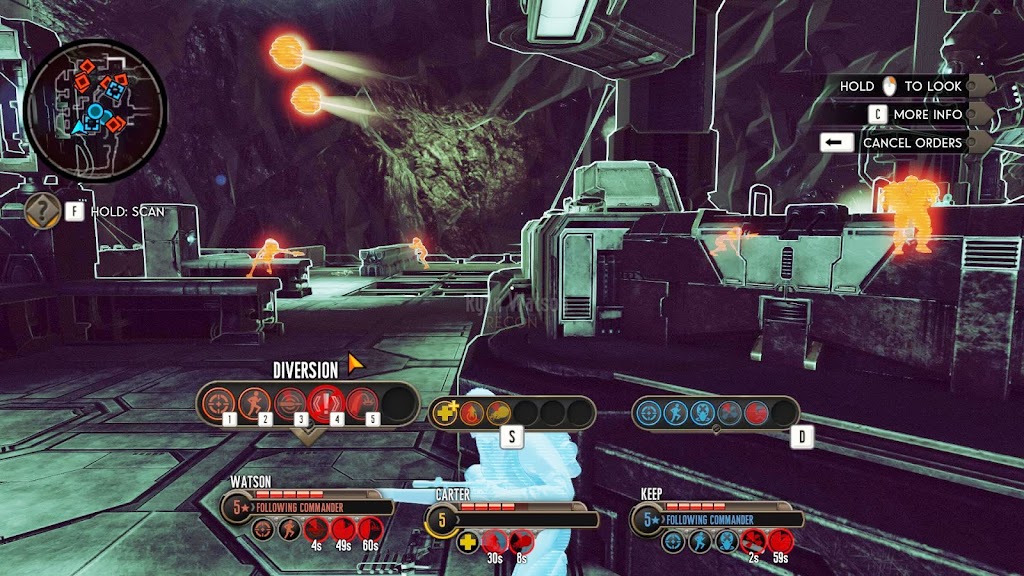Activate Watson's Diversion ability with exclamation mark

point(324,403)
